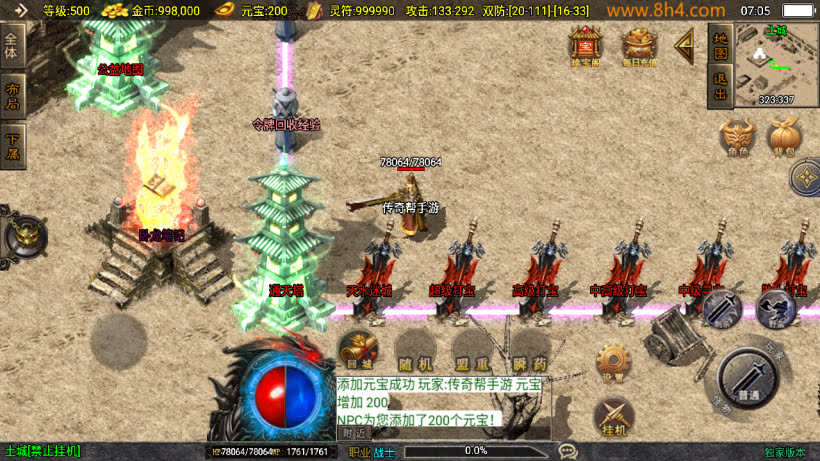Open the 角色 character panel
The width and height of the screenshot is (820, 461).
click(736, 137)
